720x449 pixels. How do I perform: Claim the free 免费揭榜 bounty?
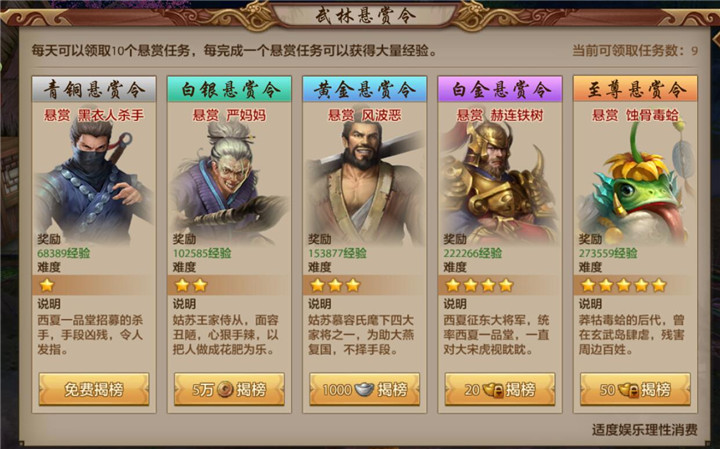(94, 389)
